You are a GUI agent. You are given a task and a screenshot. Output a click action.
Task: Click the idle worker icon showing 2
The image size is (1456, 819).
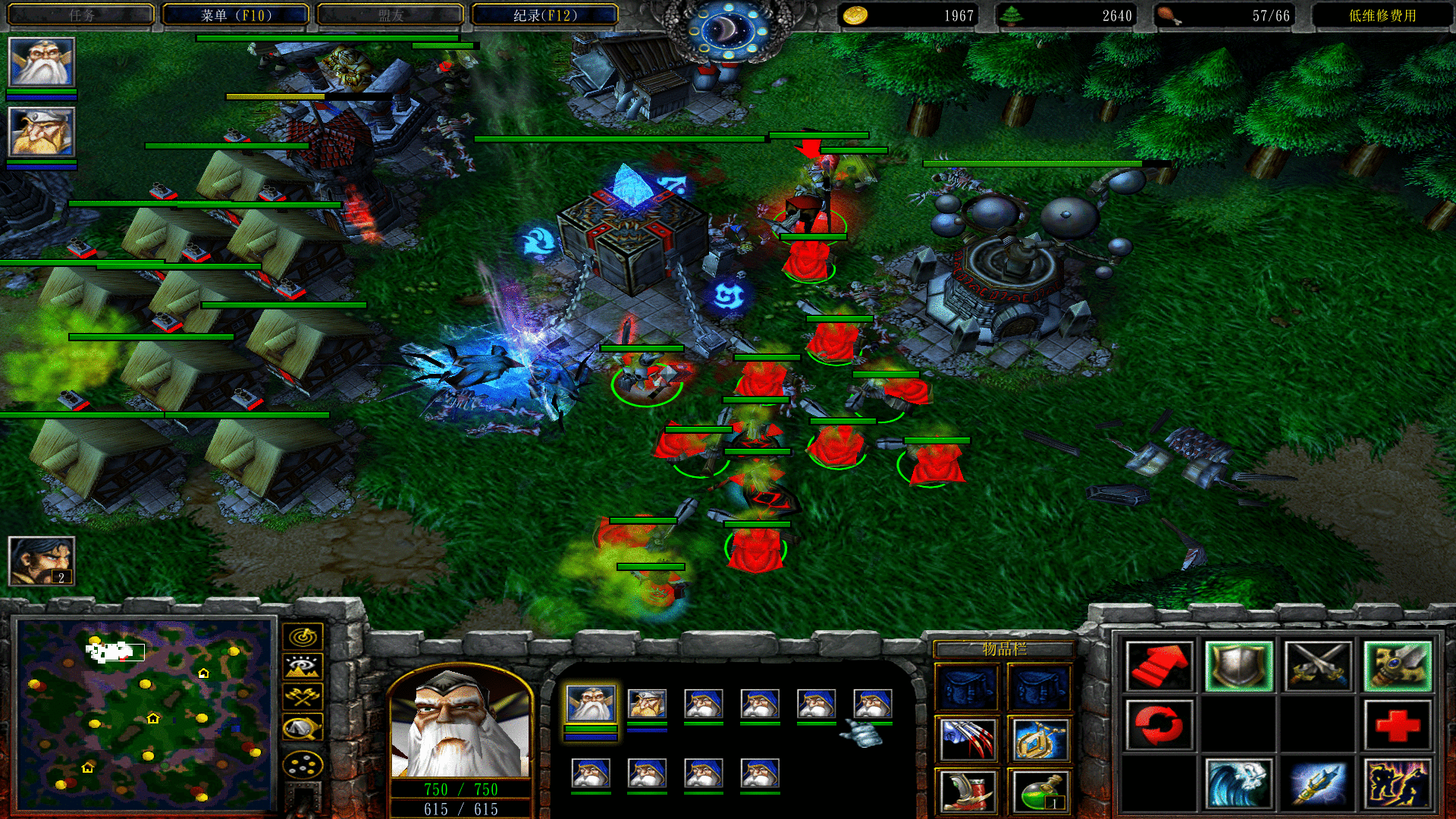(x=42, y=561)
